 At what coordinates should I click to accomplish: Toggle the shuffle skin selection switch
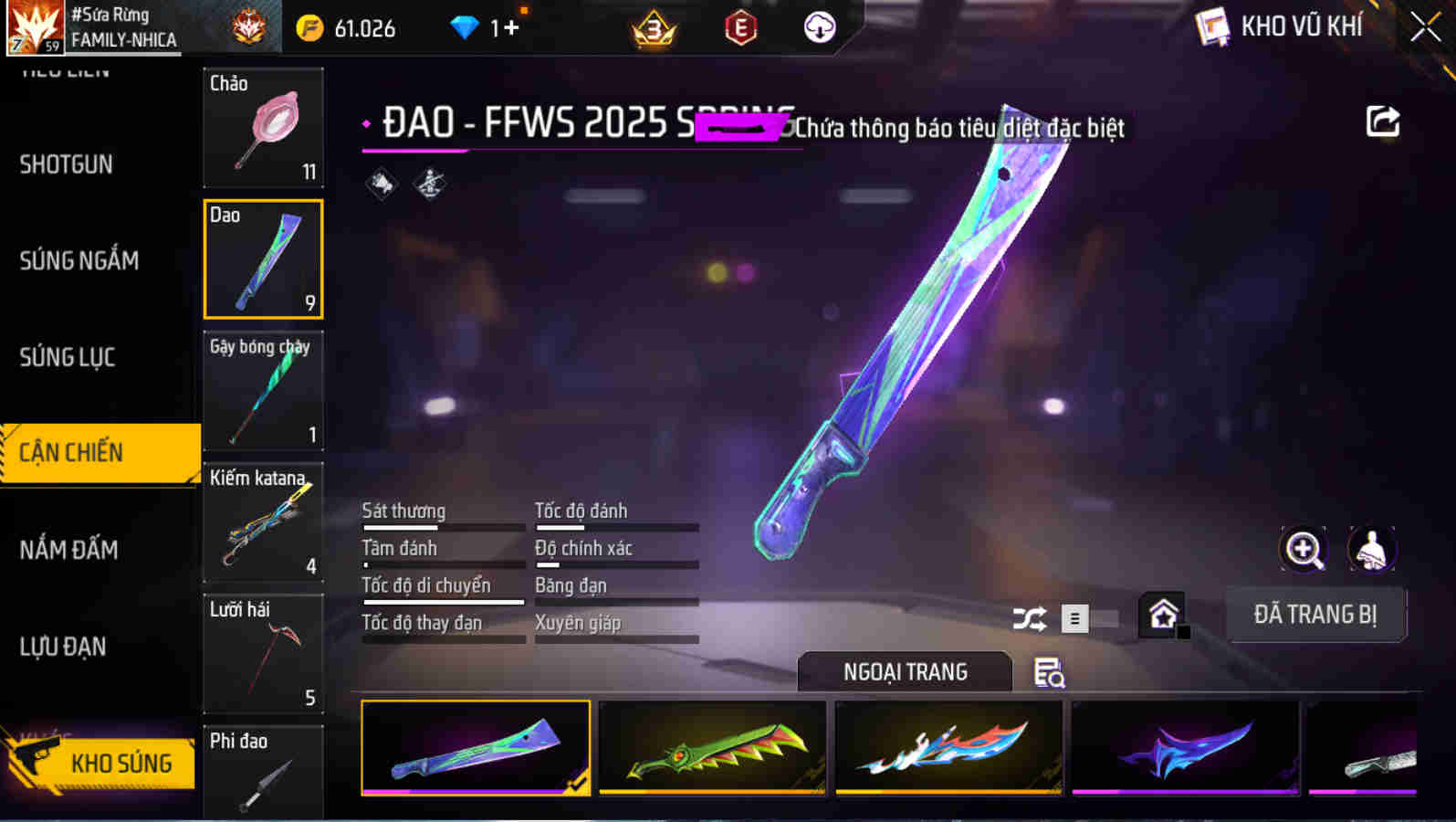coord(1030,618)
